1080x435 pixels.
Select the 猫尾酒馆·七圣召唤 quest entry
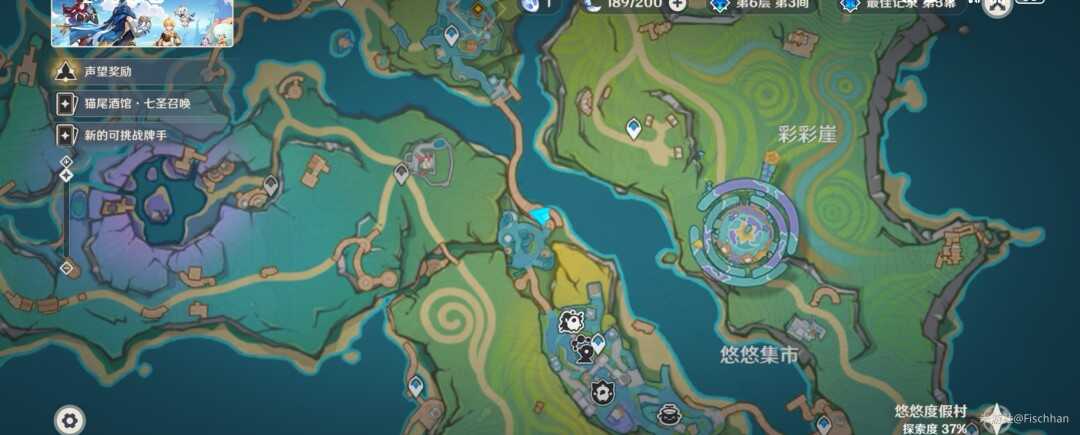pos(135,103)
